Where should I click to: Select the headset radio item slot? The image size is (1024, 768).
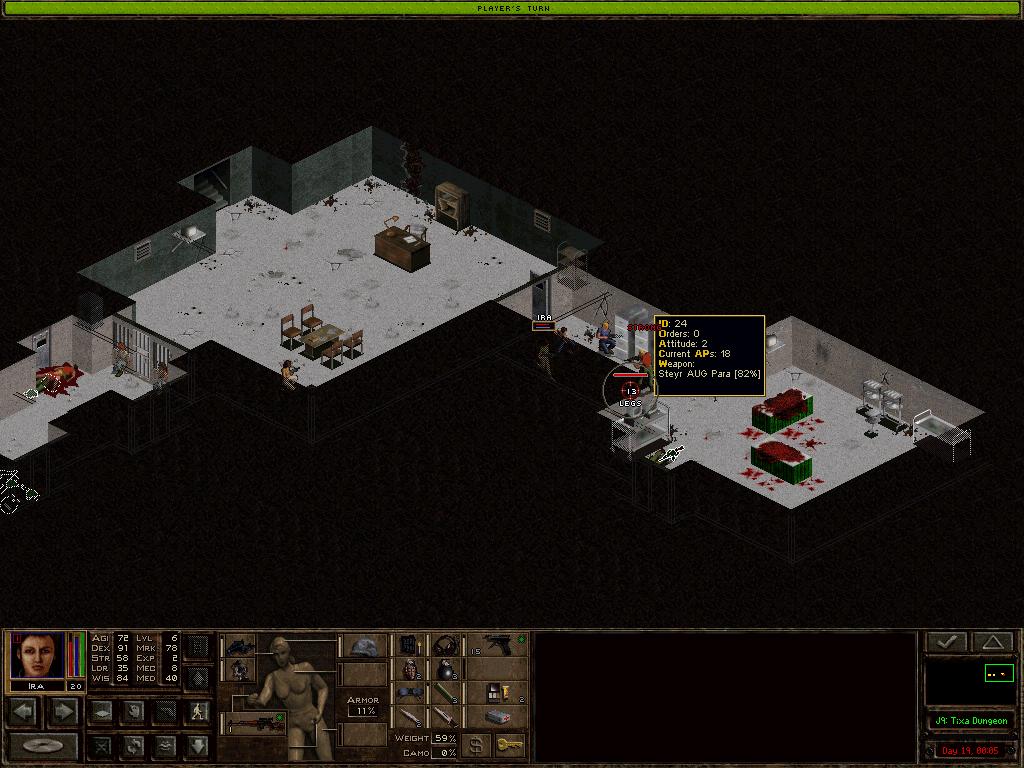[x=445, y=644]
